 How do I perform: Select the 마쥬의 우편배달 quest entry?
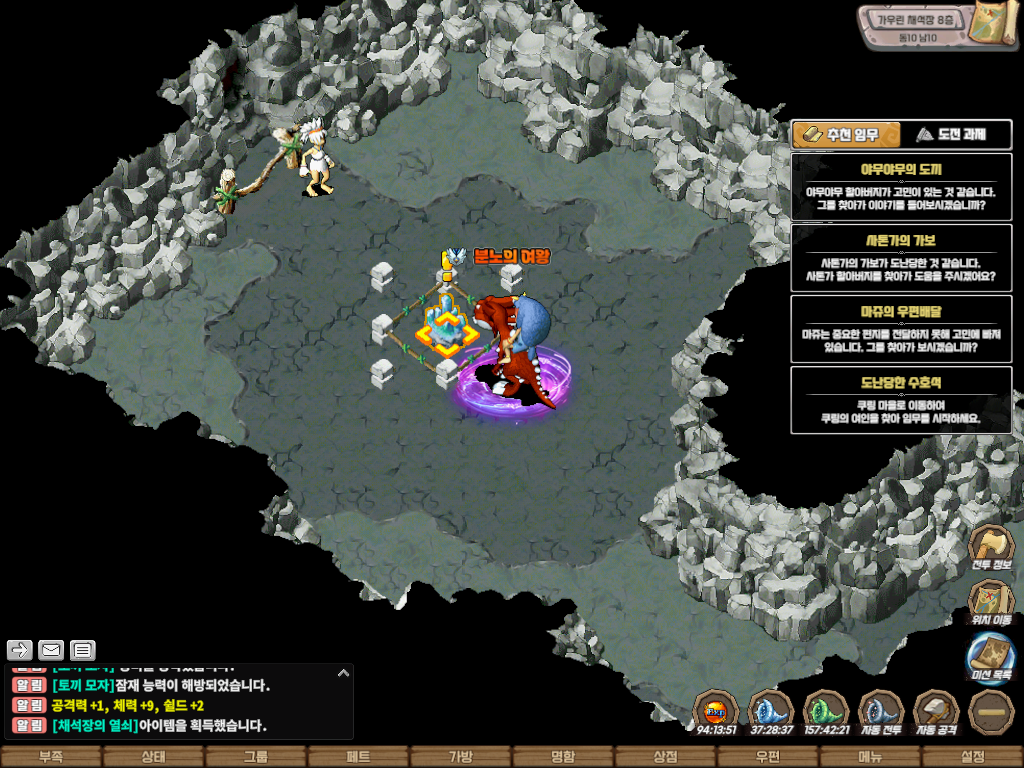tap(901, 328)
